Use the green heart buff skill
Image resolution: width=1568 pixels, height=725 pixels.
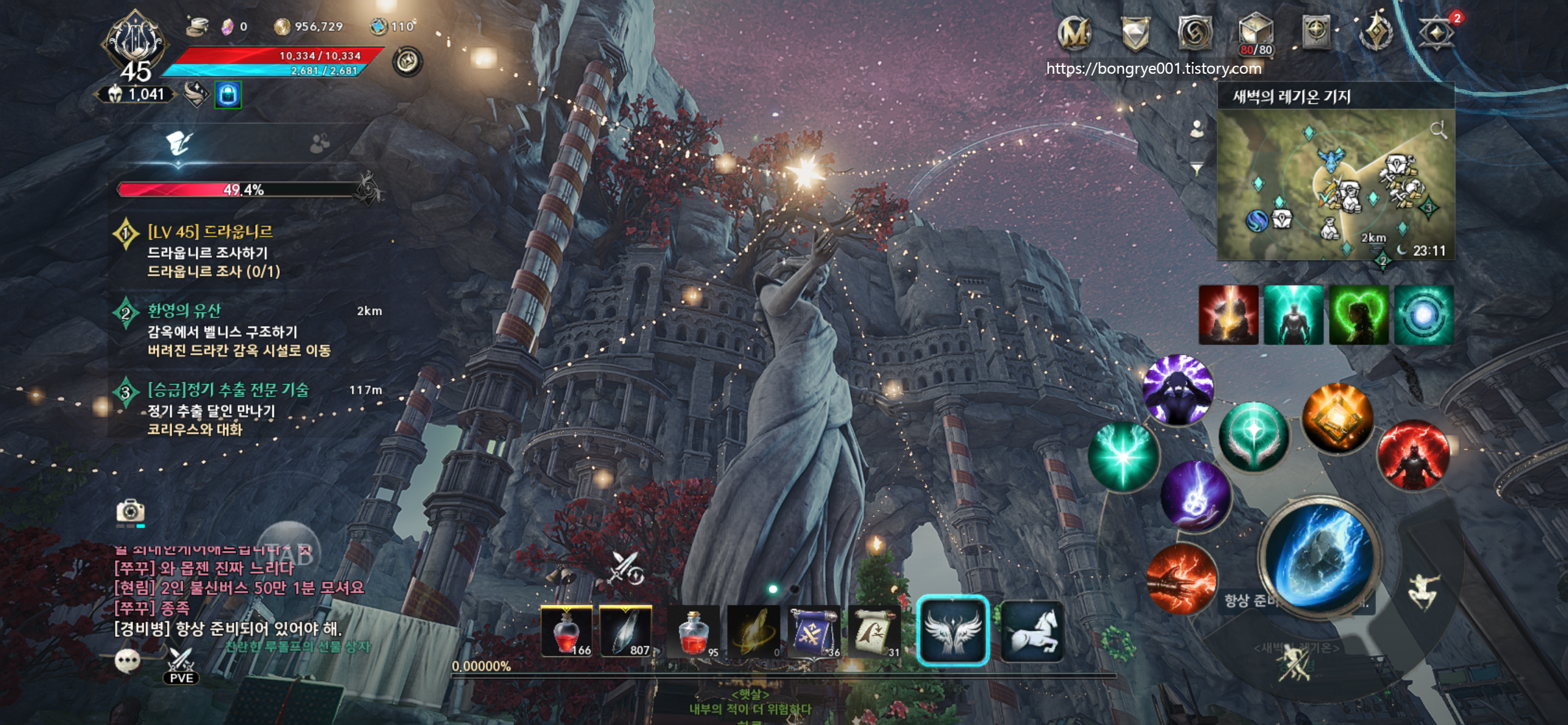(1359, 315)
